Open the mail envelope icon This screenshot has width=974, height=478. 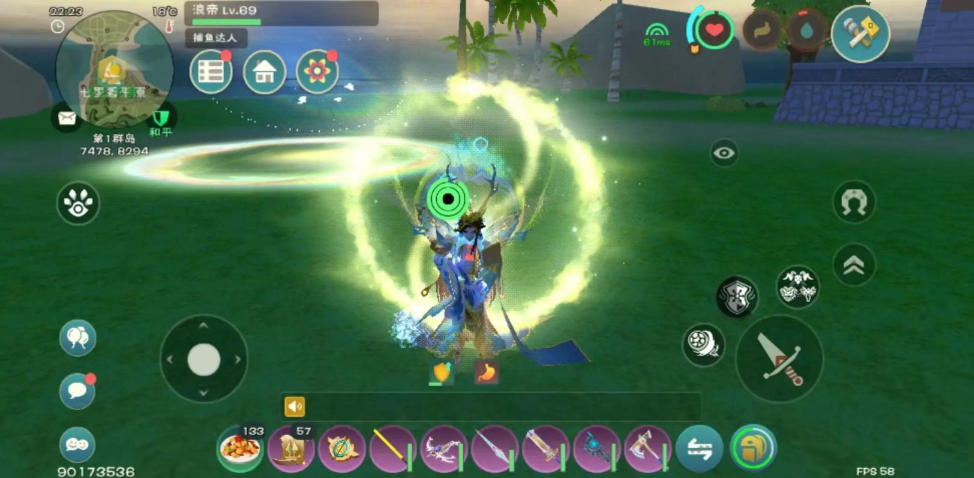click(x=67, y=118)
